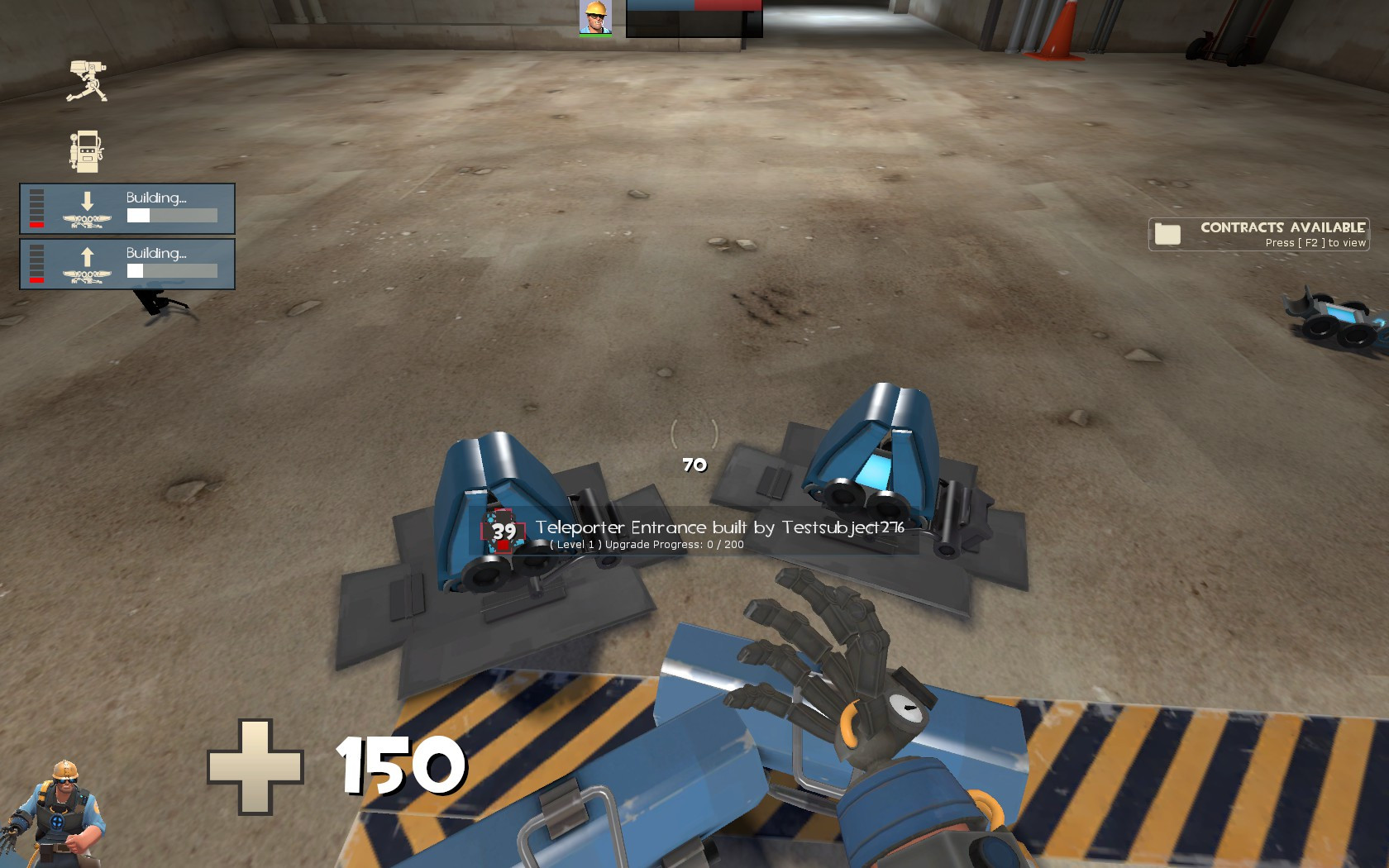Click the Engineer avatar at top center

point(594,18)
